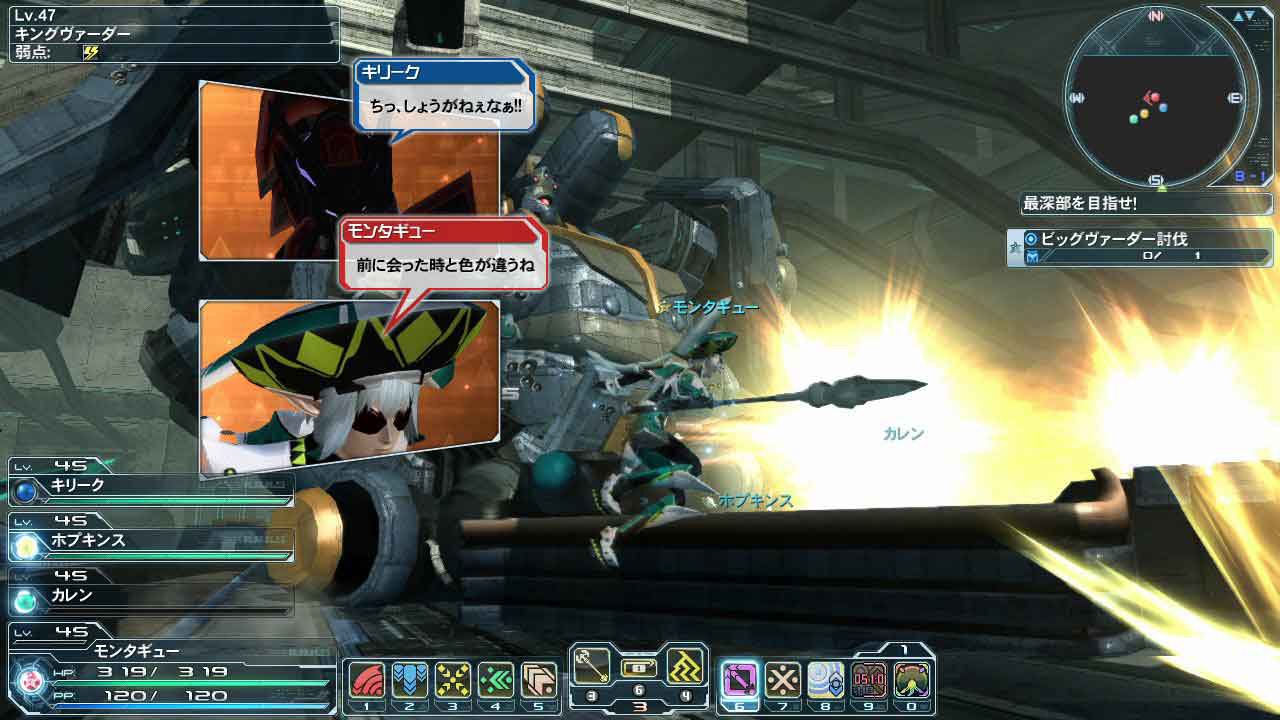The height and width of the screenshot is (720, 1280).
Task: Select the red wave photon art in slot 1
Action: point(367,677)
